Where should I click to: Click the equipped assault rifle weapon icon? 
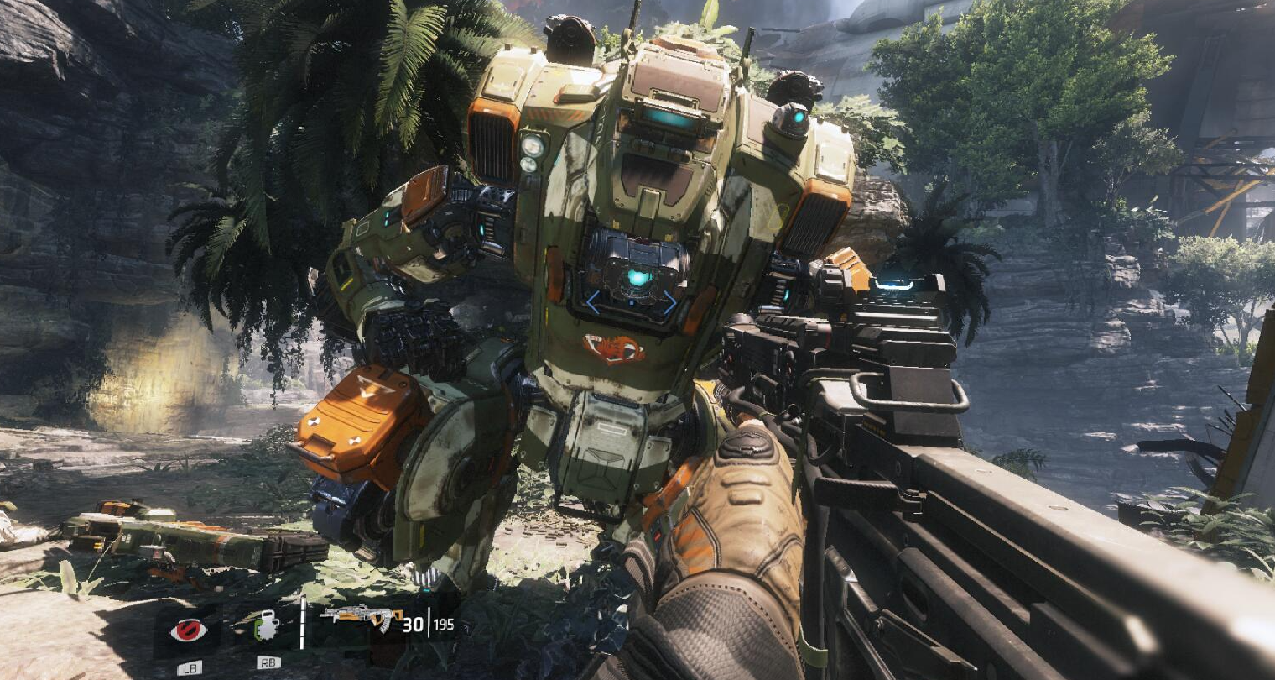[x=360, y=618]
